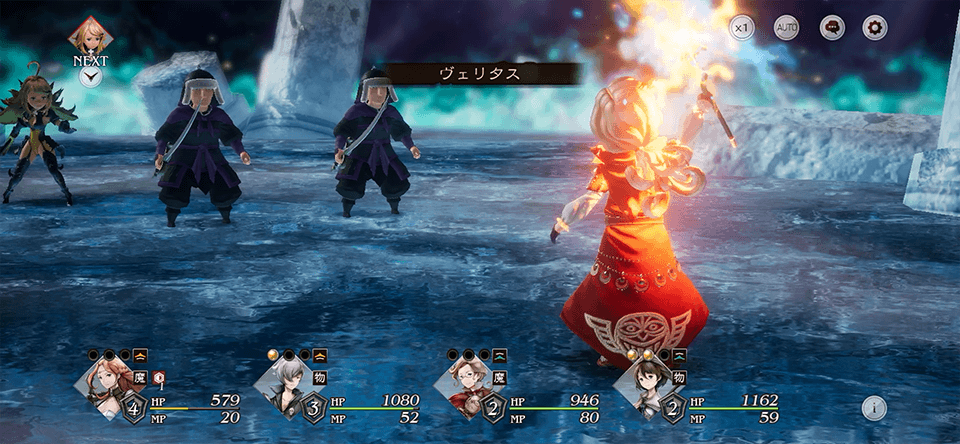Screen dimensions: 960x444
Task: Open settings with the gear icon
Action: pos(875,28)
